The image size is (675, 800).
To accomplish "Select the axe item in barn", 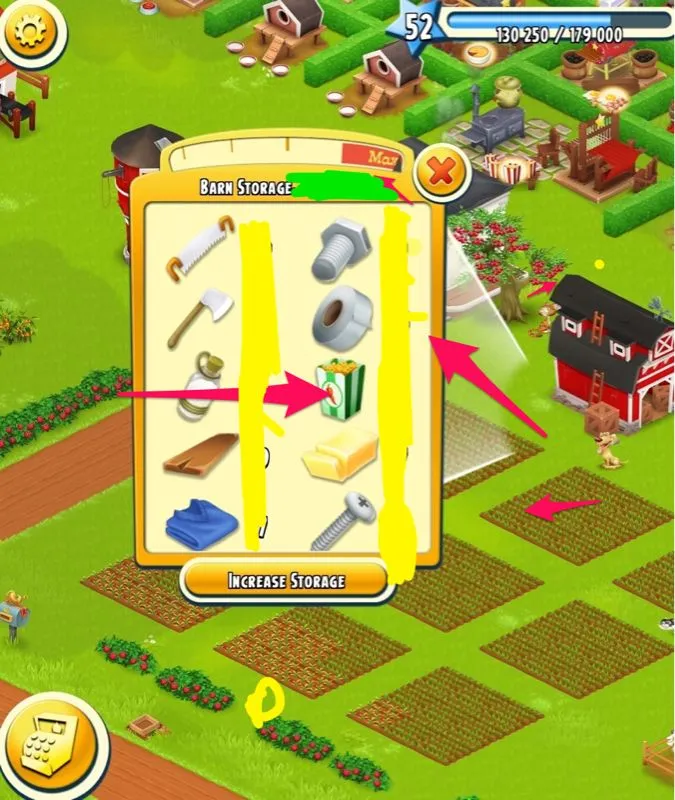I will tap(198, 315).
